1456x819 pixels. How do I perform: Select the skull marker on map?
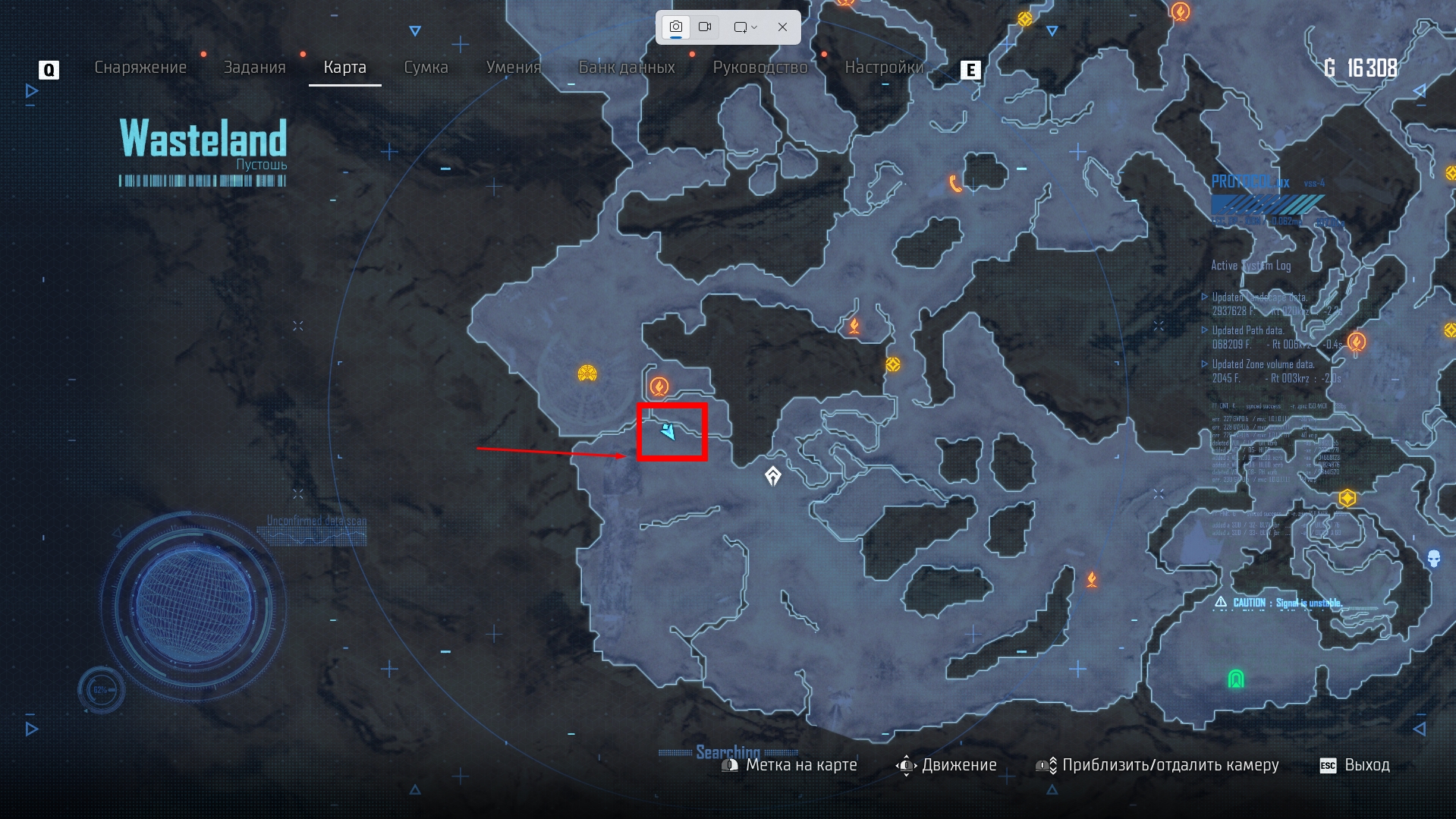1433,559
